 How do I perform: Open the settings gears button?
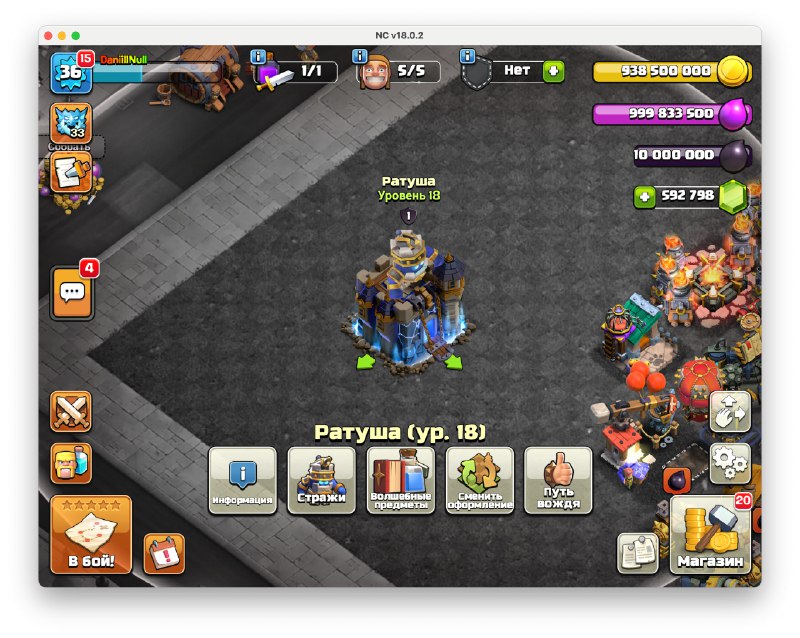tap(730, 463)
